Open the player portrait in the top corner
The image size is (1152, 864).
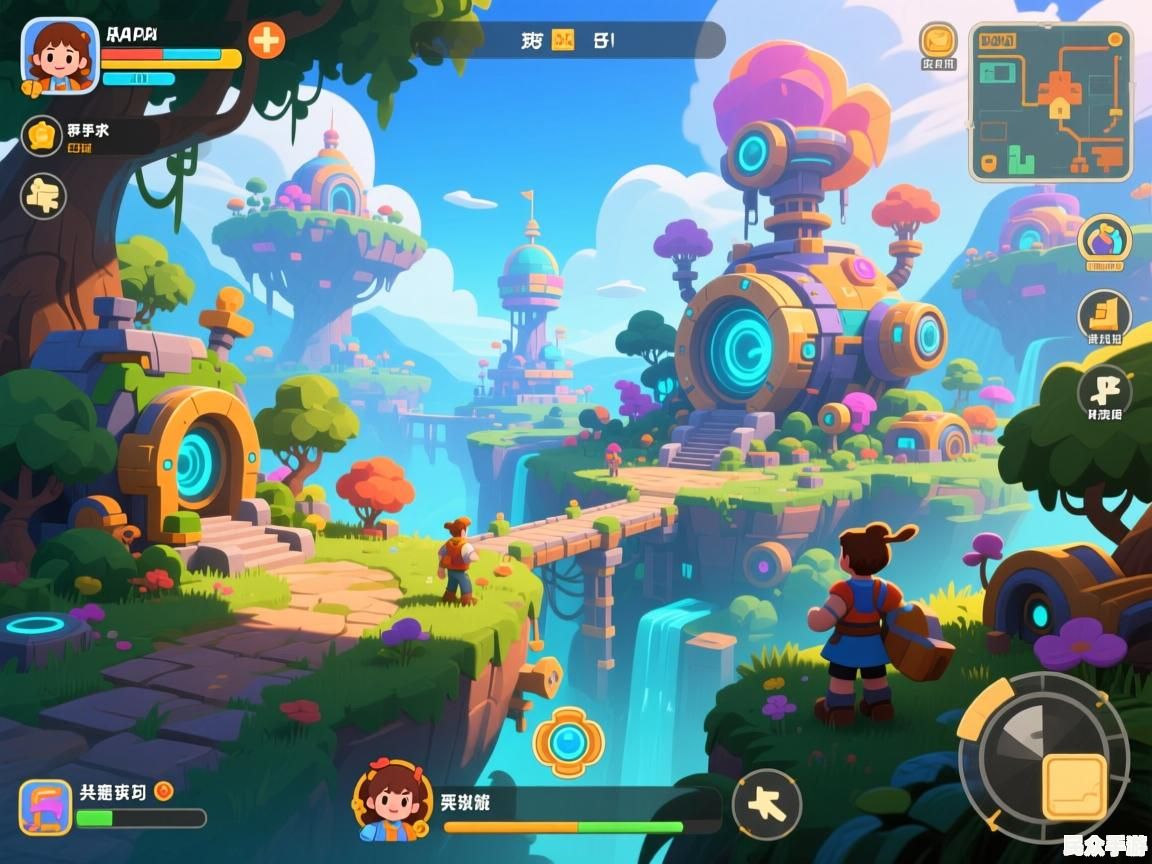pyautogui.click(x=59, y=56)
